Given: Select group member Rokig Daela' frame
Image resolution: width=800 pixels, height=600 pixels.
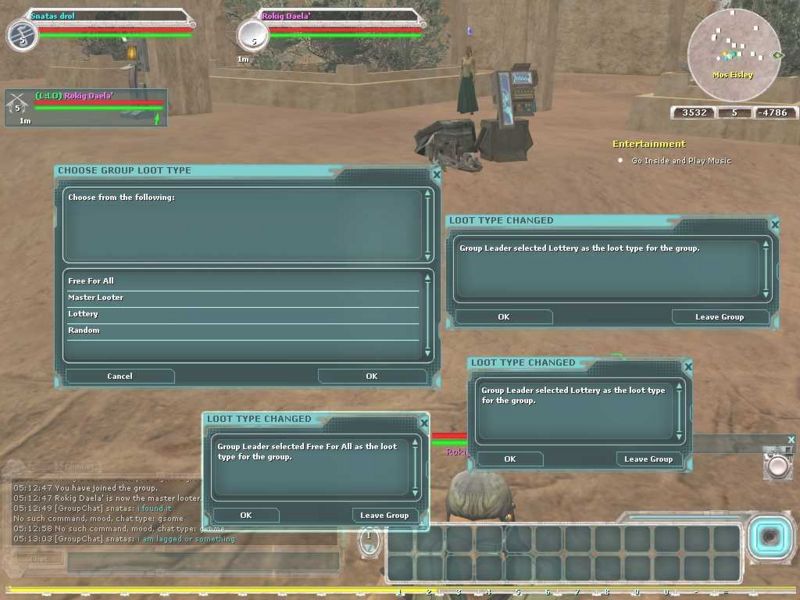Looking at the screenshot, I should [86, 106].
